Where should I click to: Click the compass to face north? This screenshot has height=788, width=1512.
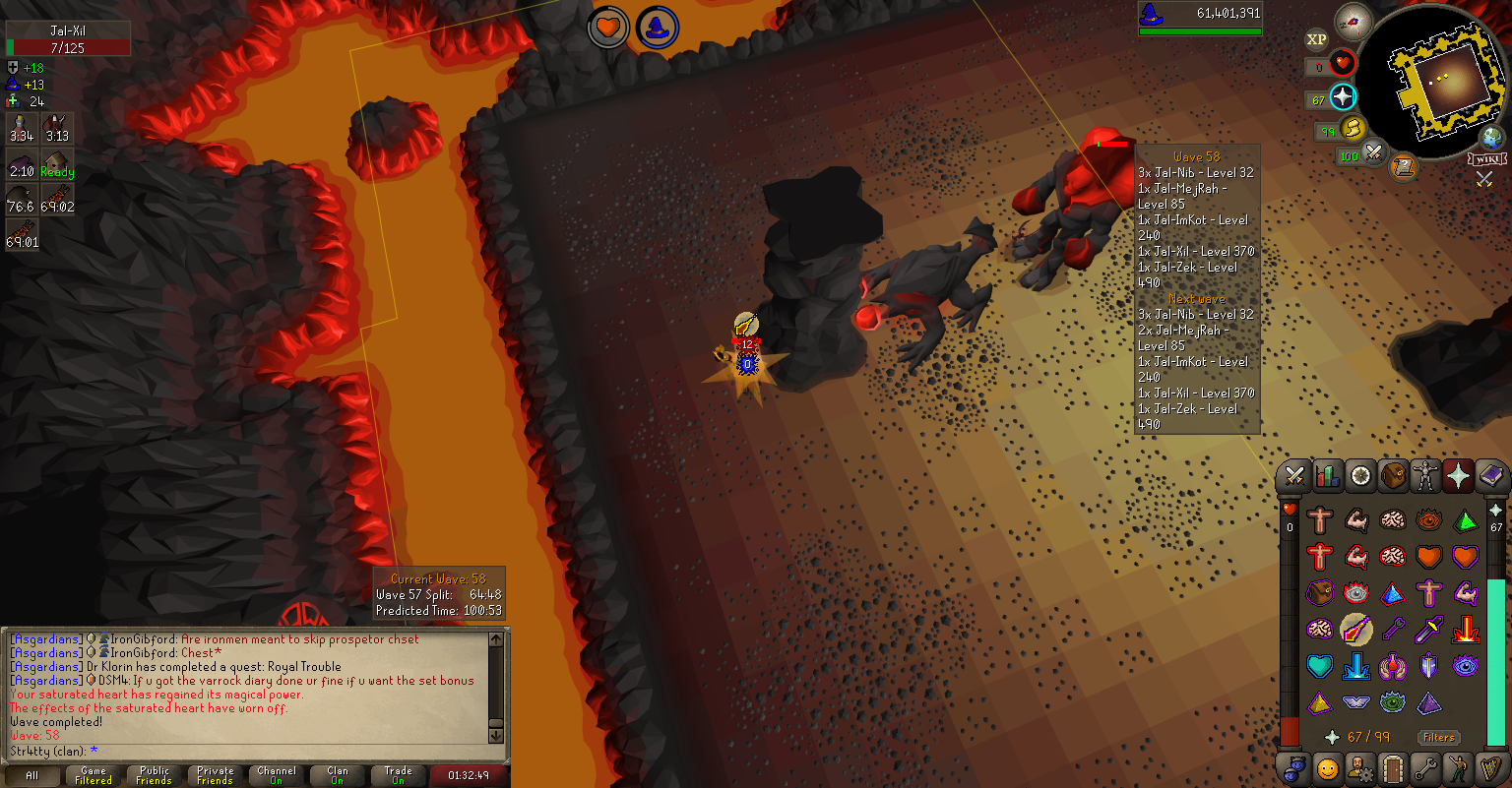[x=1354, y=22]
